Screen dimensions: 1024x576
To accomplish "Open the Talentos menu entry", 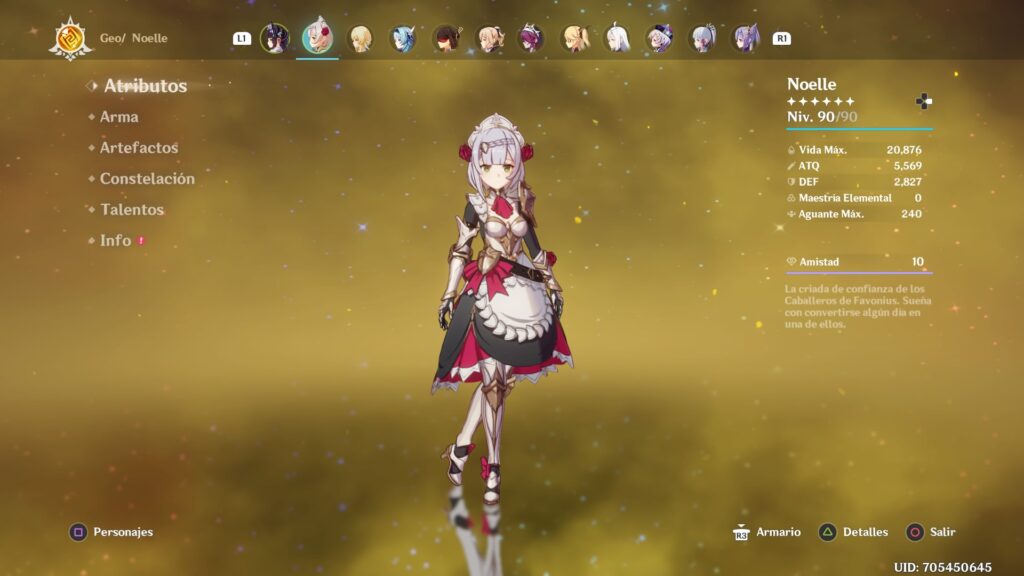I will click(x=131, y=210).
